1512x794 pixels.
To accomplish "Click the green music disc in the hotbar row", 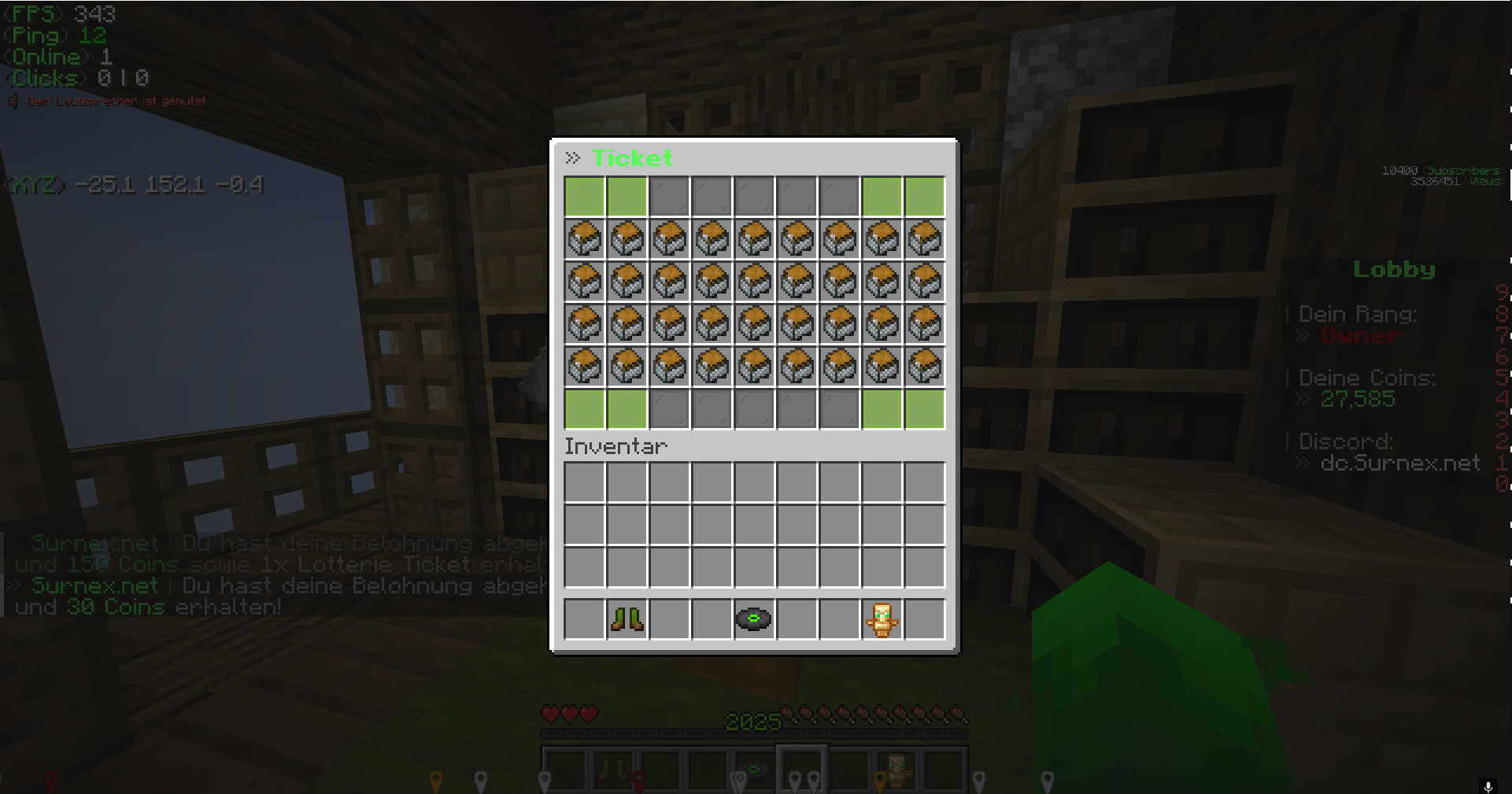I will [x=754, y=619].
